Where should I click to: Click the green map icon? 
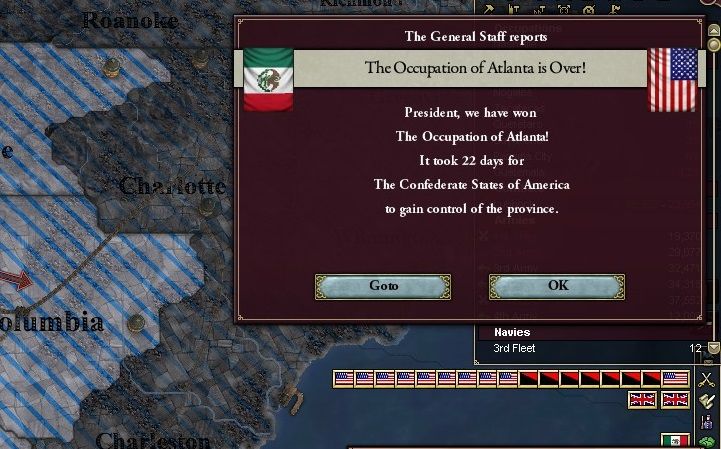pyautogui.click(x=708, y=441)
